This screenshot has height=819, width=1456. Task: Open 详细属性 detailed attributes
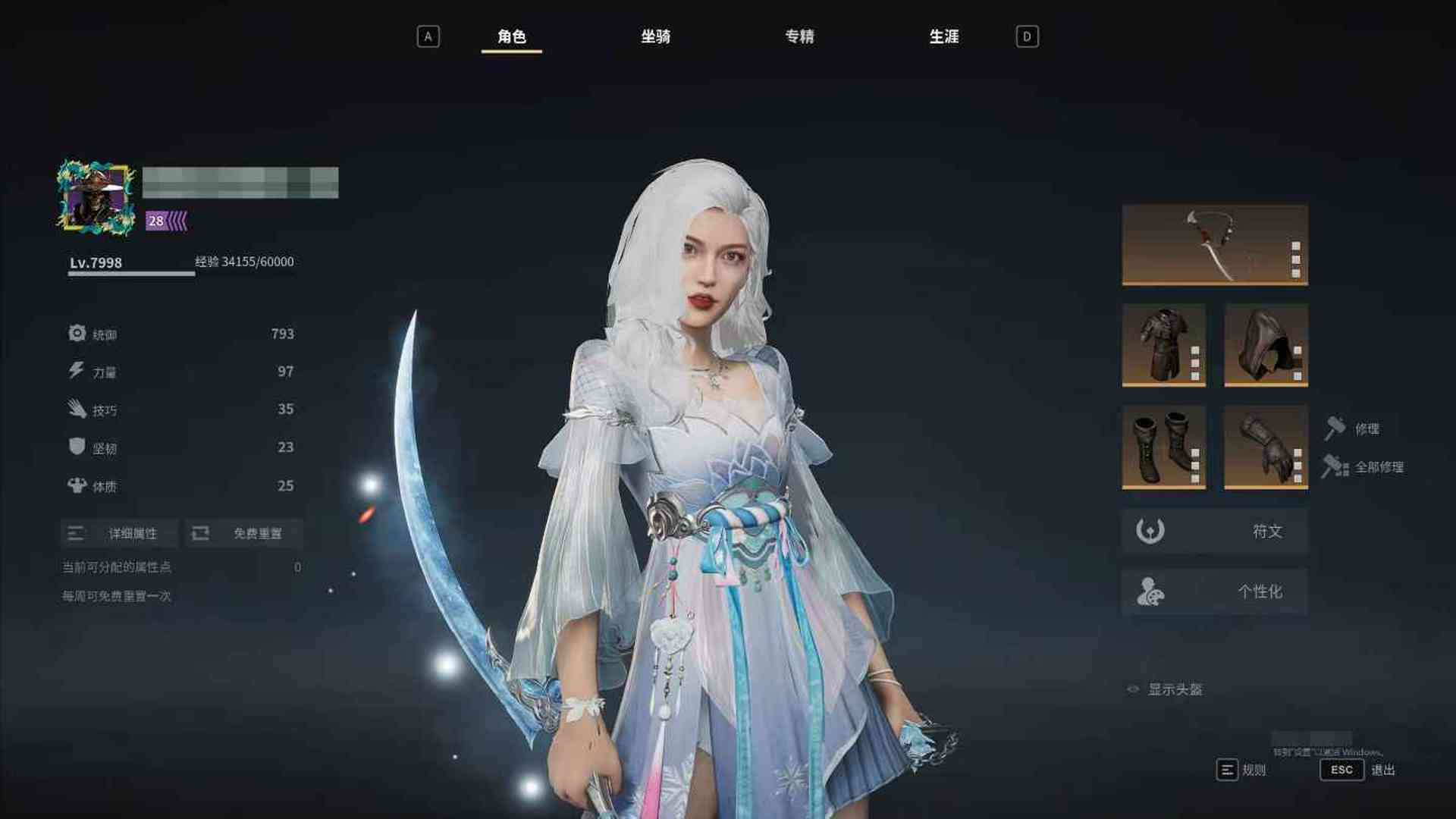click(x=120, y=533)
